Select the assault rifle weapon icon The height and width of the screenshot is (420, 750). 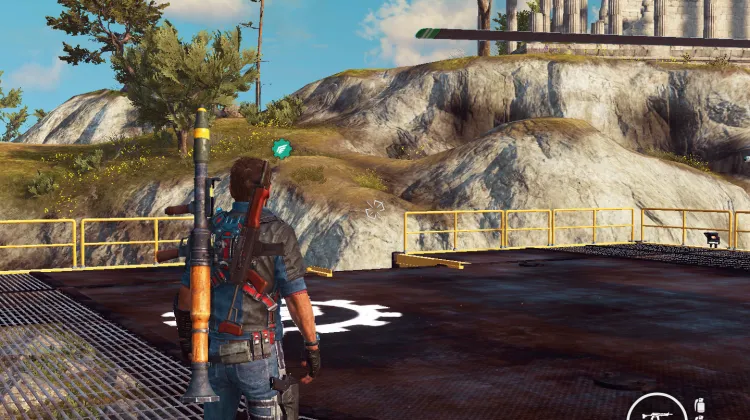click(657, 411)
